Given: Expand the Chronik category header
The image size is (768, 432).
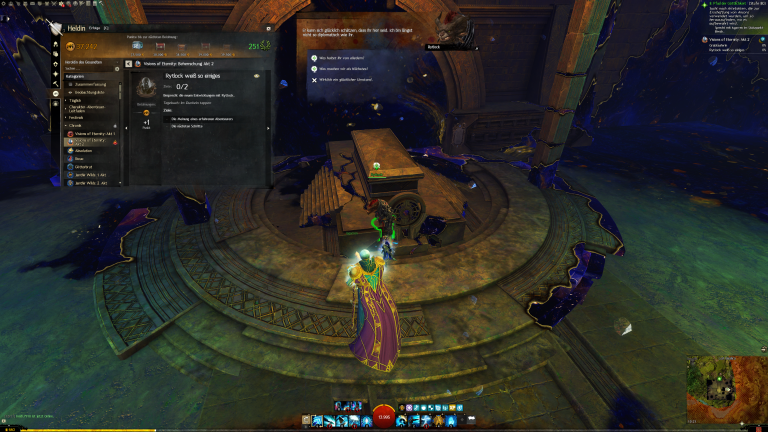Looking at the screenshot, I should pyautogui.click(x=76, y=125).
